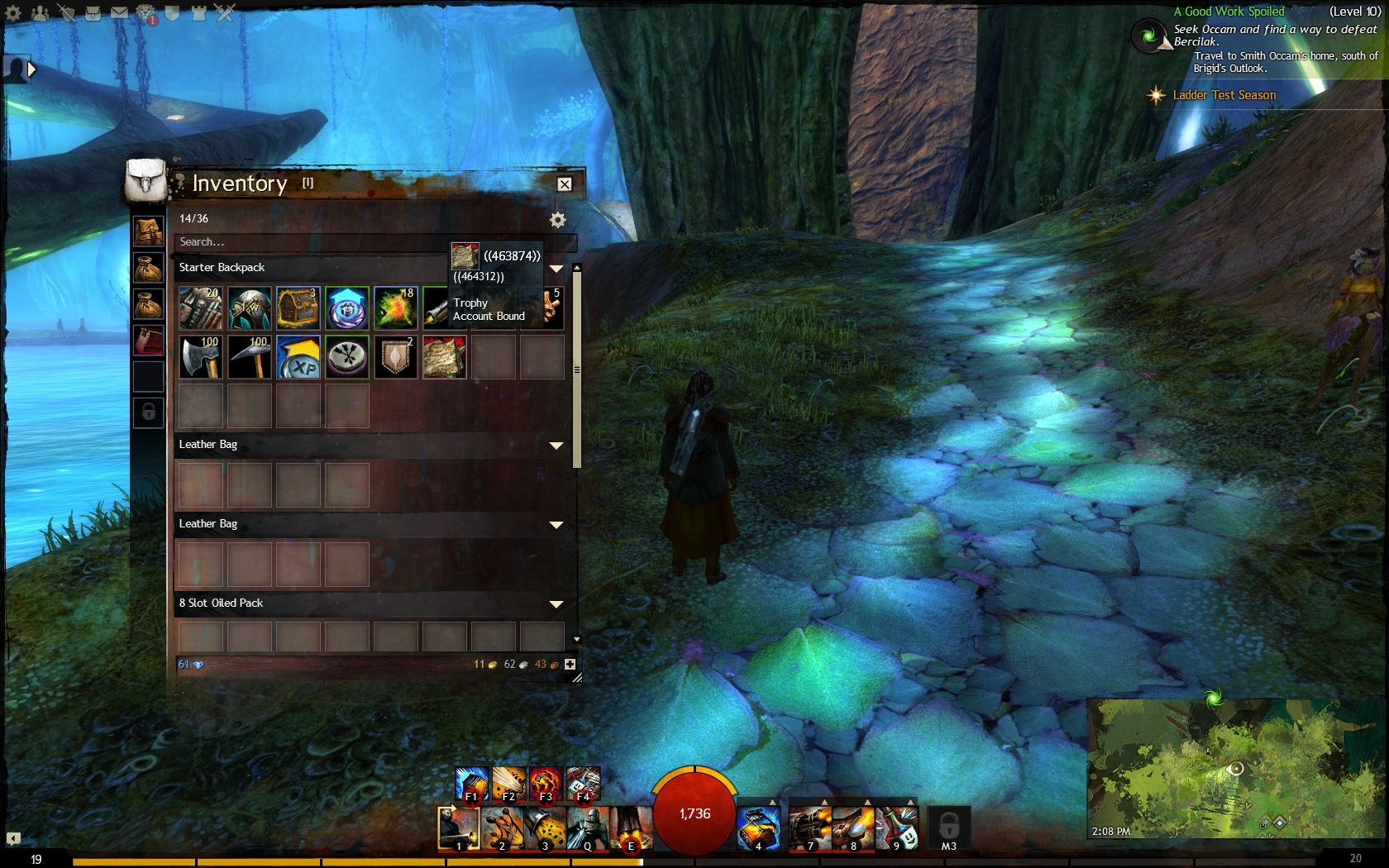Open the minimap
Viewport: 1389px width, 868px height.
coord(1236,769)
